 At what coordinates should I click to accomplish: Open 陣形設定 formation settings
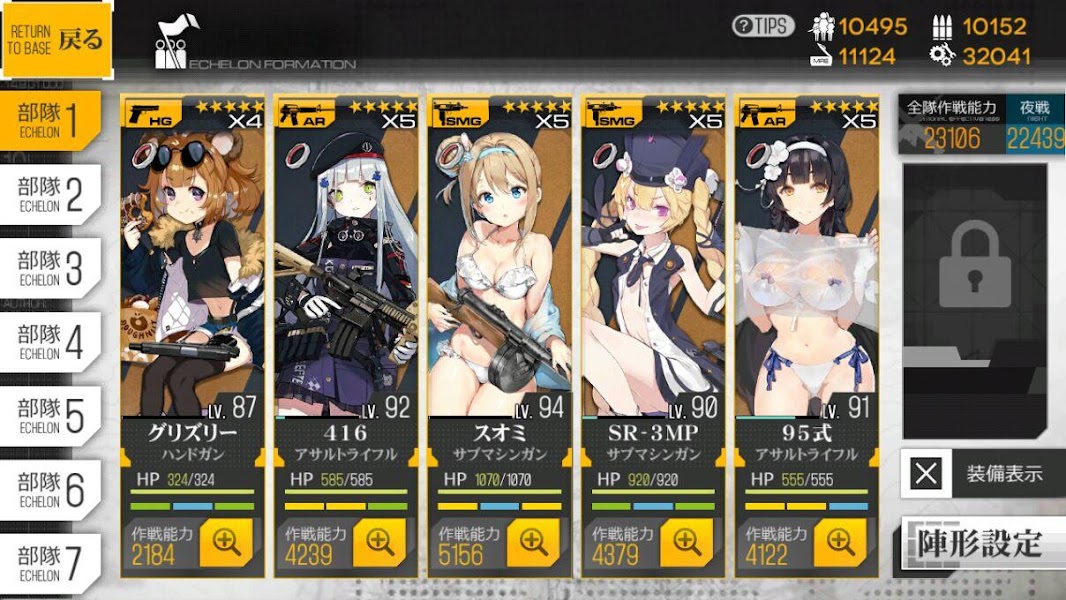click(980, 543)
